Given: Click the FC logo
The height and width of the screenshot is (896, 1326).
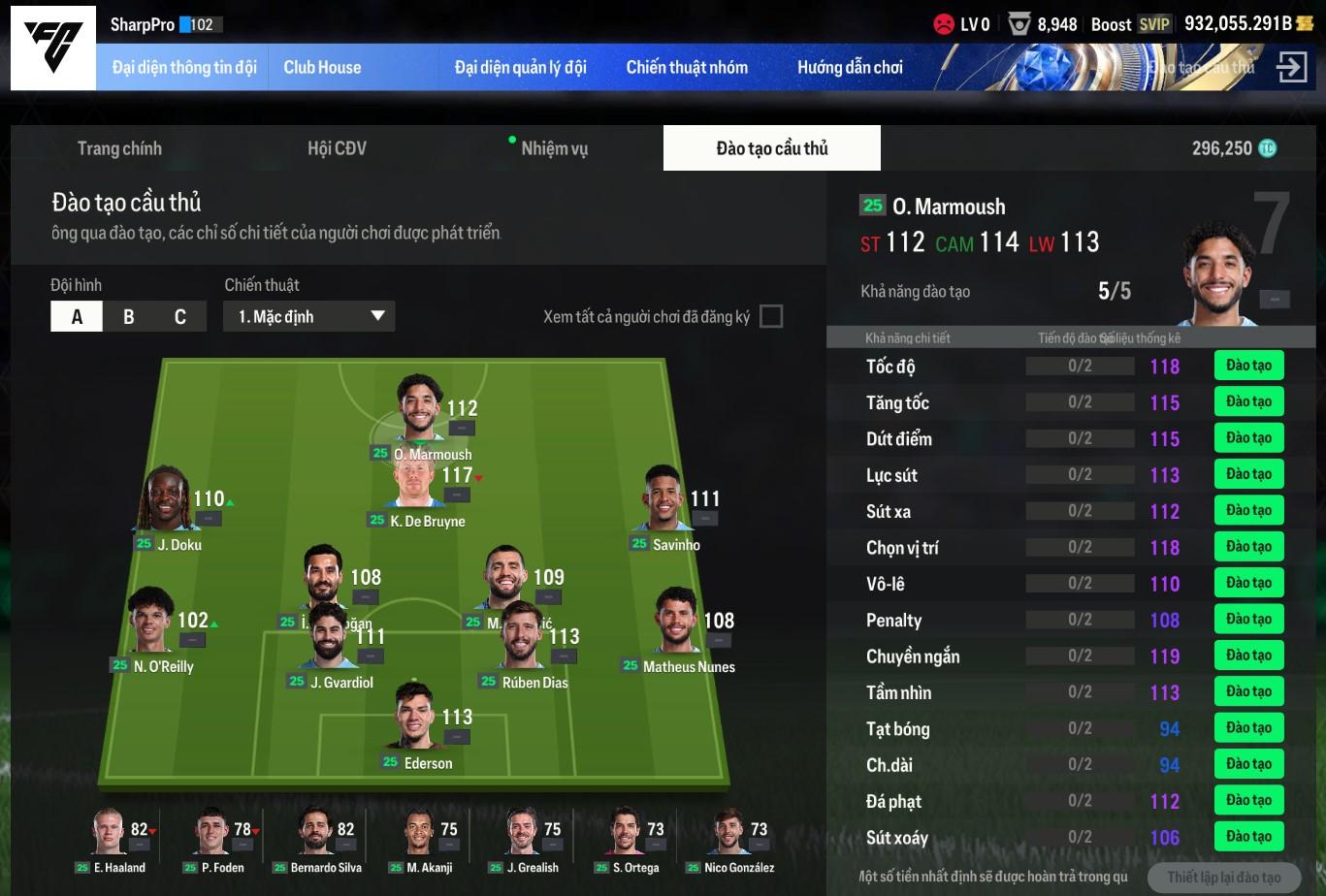Looking at the screenshot, I should pyautogui.click(x=53, y=48).
